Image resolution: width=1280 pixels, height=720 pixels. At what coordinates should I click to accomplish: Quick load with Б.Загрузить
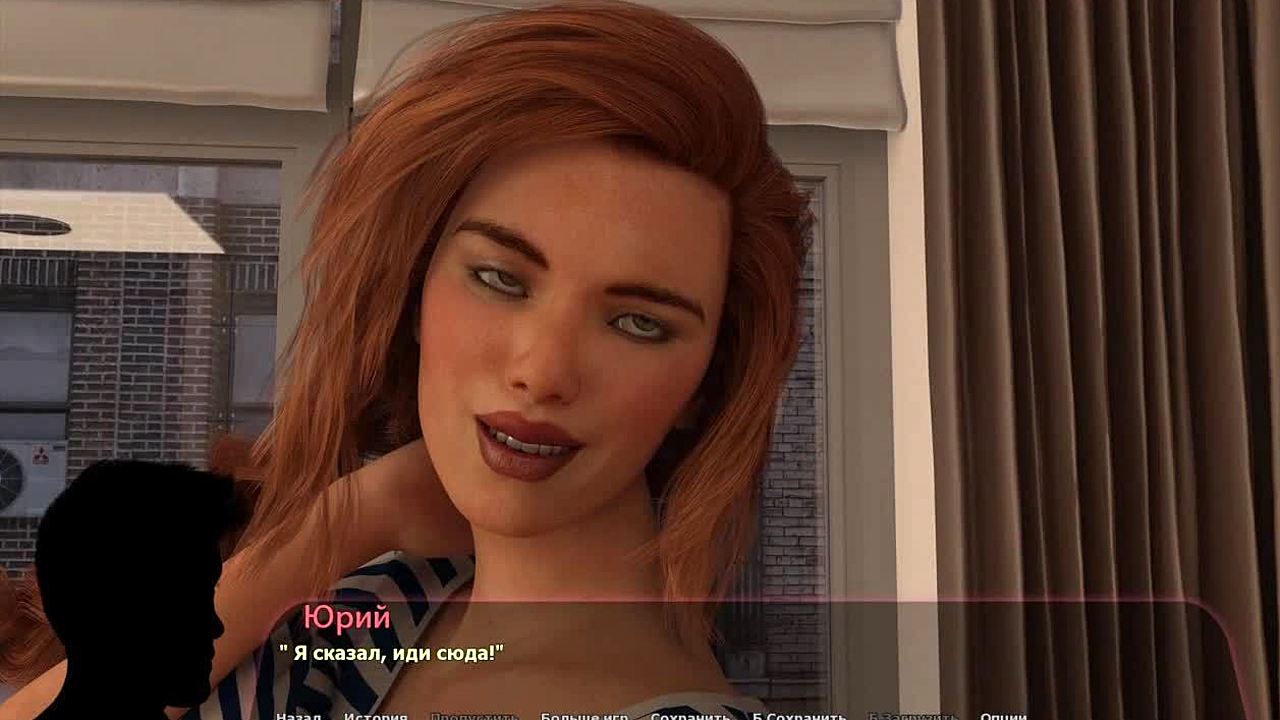tap(912, 716)
